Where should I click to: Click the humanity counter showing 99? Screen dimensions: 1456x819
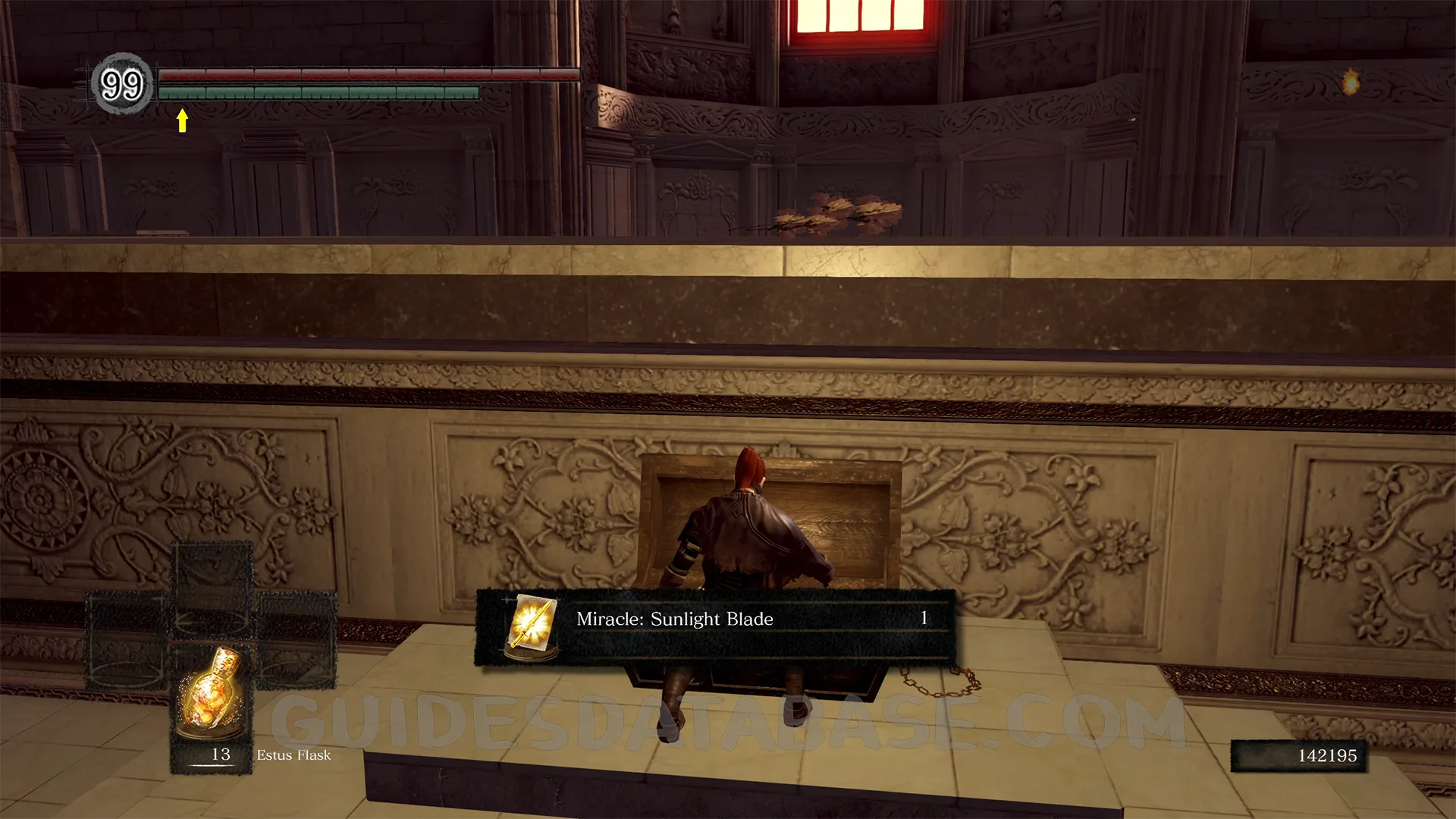point(122,84)
